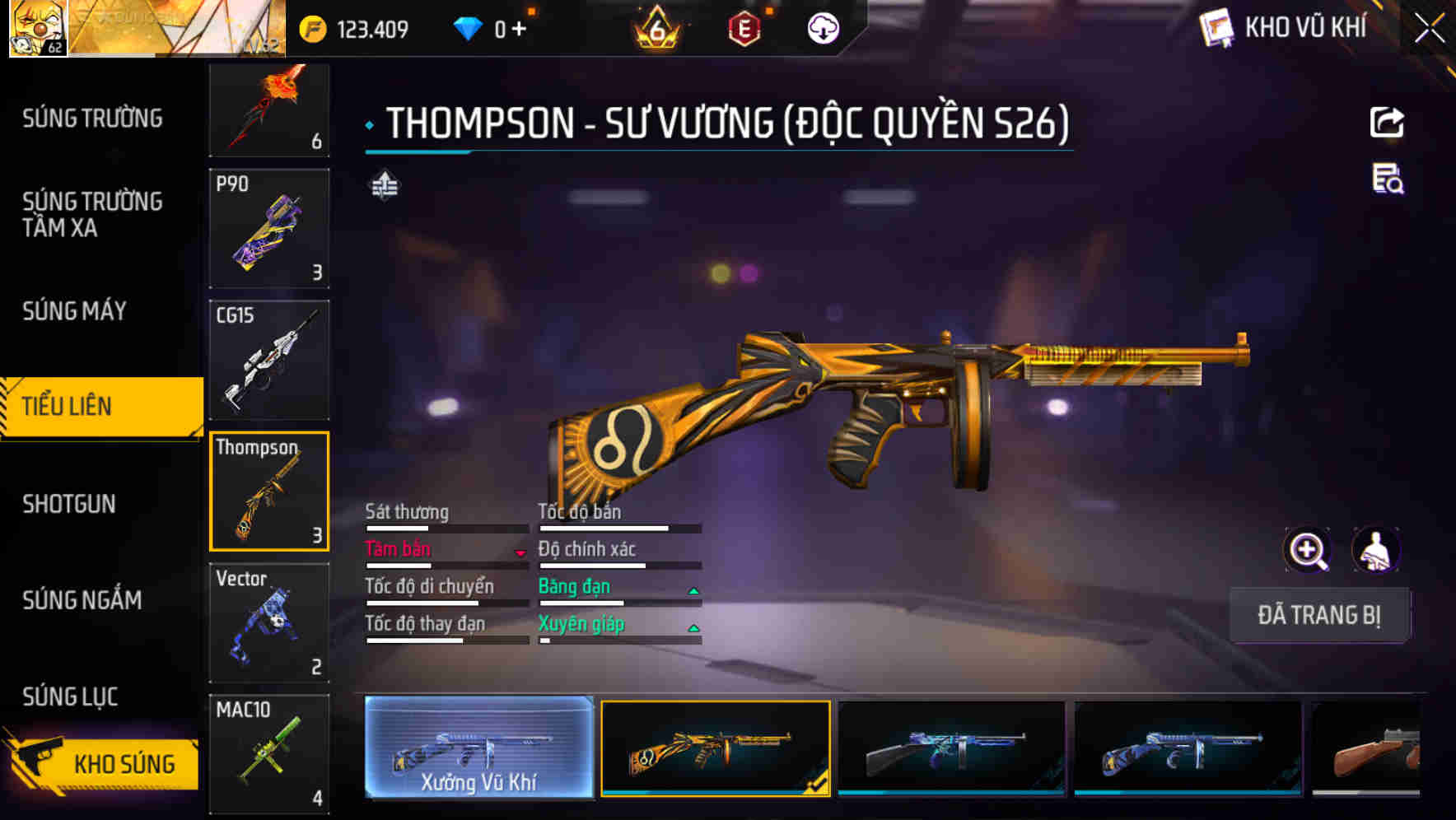The height and width of the screenshot is (820, 1456).
Task: Expand the Tầm bắn stat red arrow
Action: click(x=521, y=552)
